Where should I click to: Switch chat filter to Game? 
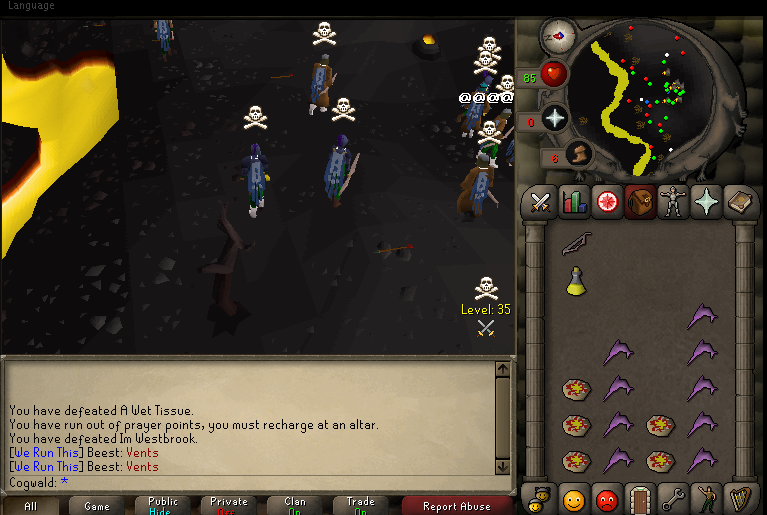pos(97,506)
